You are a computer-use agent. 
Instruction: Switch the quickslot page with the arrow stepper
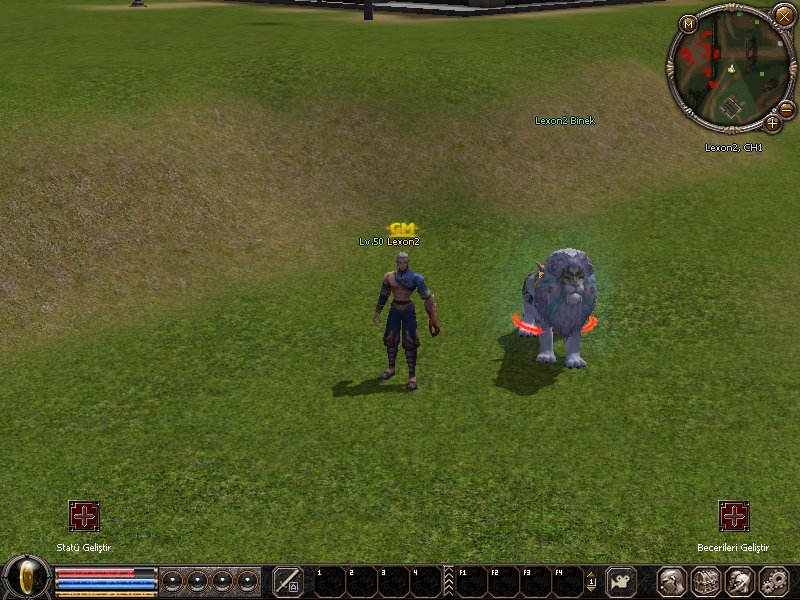coord(591,581)
